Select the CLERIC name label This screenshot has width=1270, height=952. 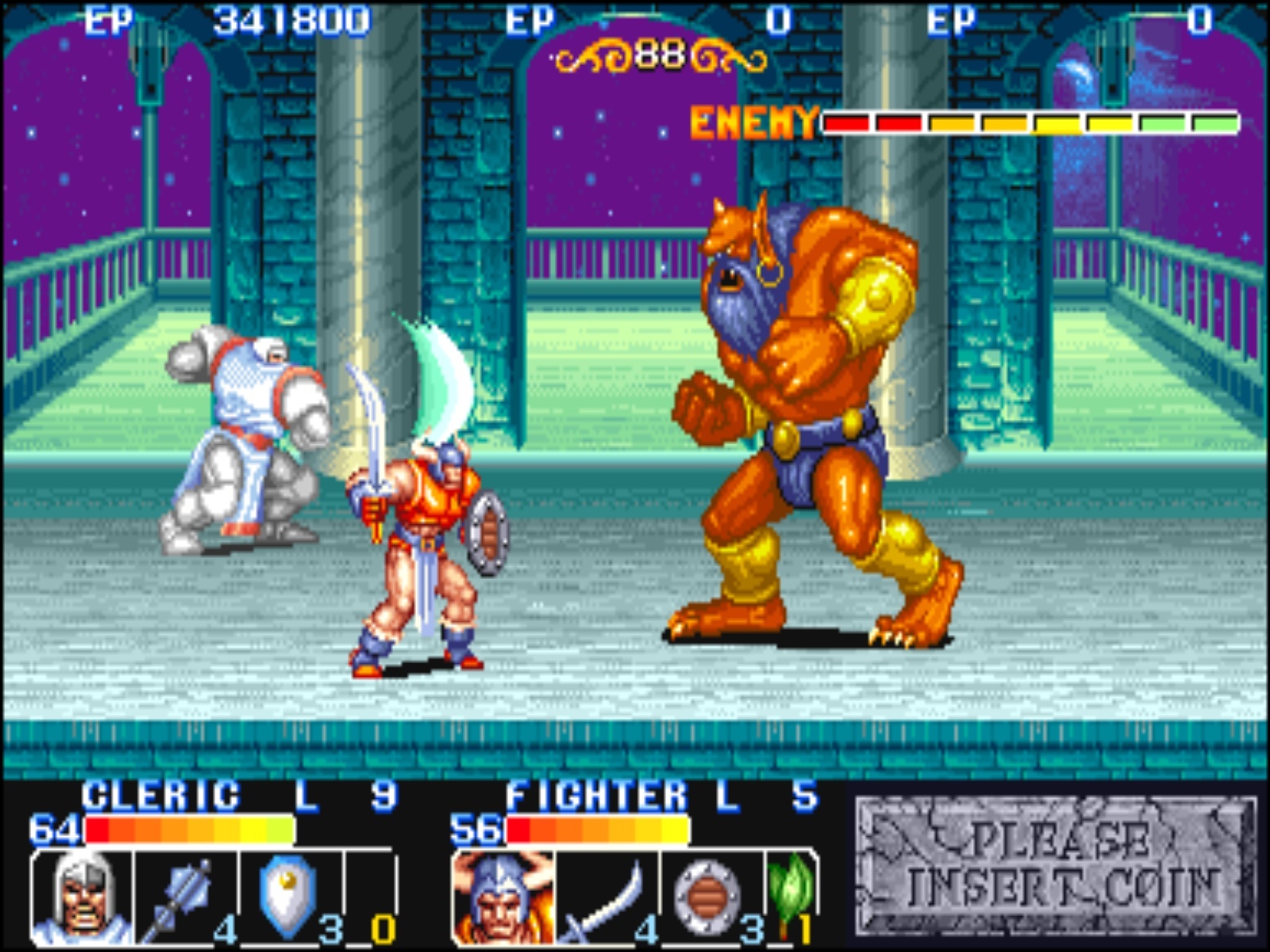pos(159,793)
